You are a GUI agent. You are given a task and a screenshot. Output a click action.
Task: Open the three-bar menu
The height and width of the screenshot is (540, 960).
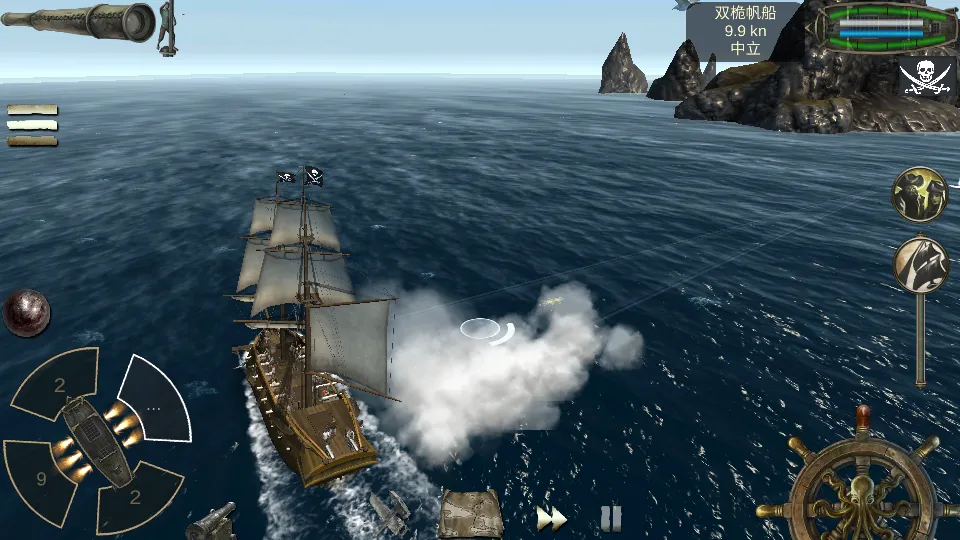[32, 125]
